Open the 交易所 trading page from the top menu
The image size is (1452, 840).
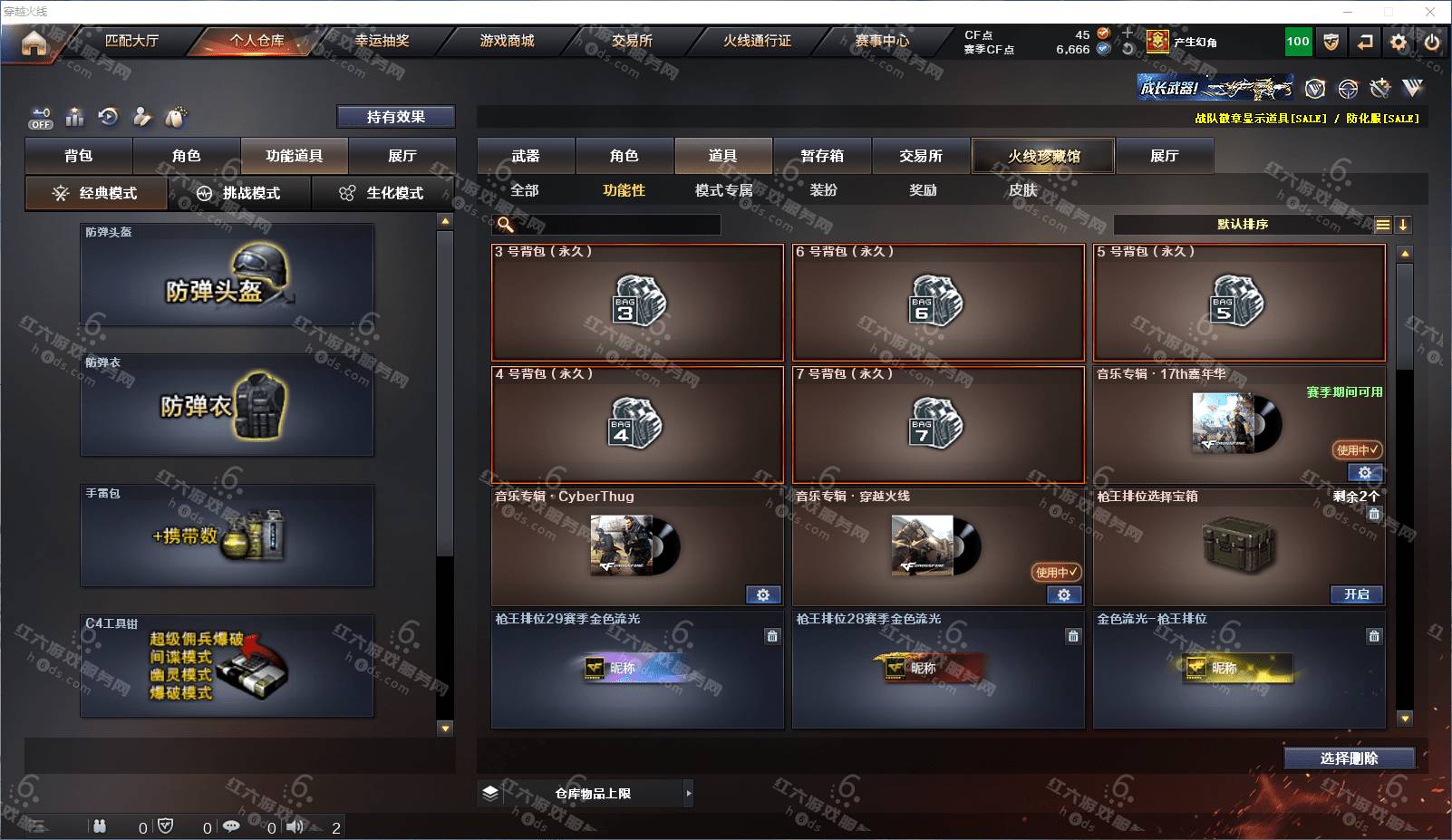tap(632, 41)
